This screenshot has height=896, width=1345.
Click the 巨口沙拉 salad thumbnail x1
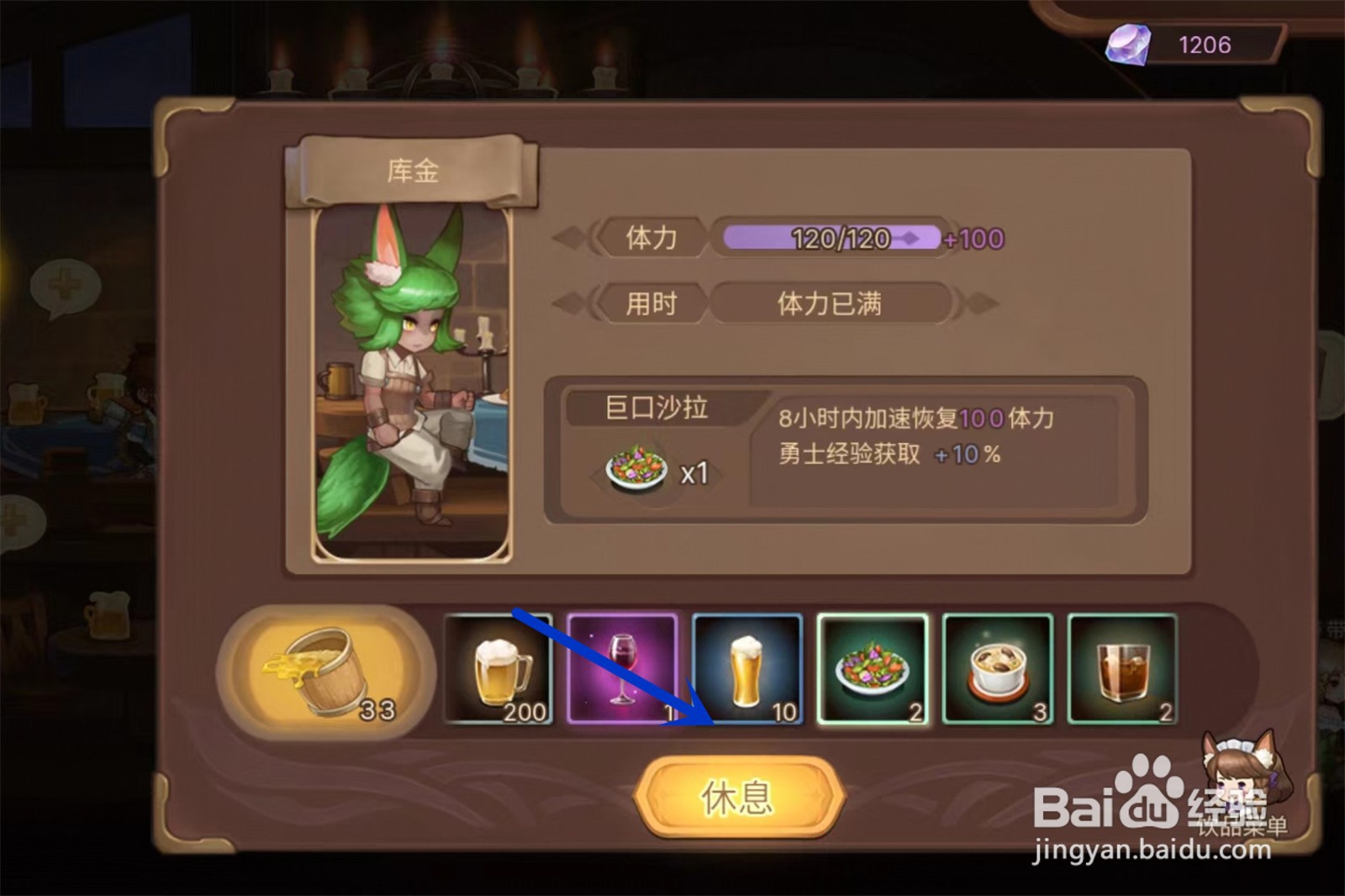pyautogui.click(x=636, y=465)
